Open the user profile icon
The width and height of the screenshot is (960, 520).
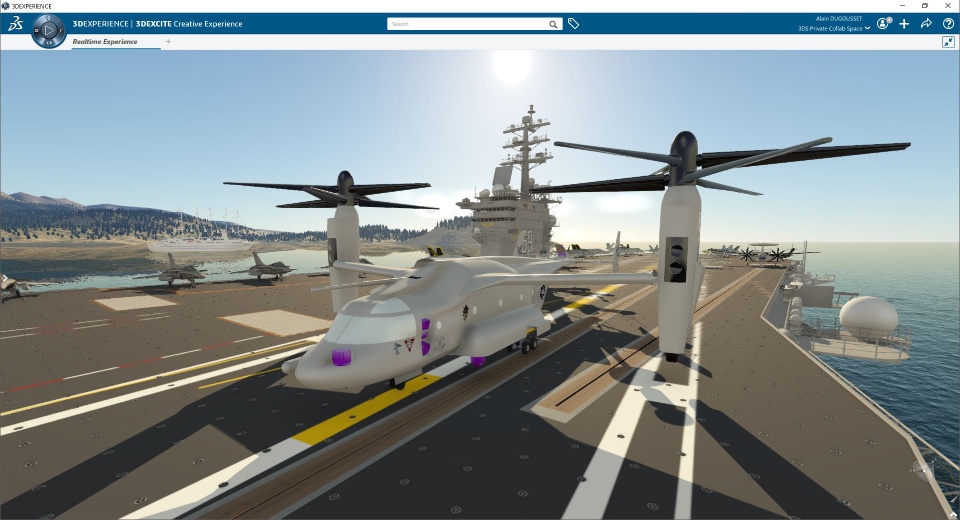tap(883, 23)
